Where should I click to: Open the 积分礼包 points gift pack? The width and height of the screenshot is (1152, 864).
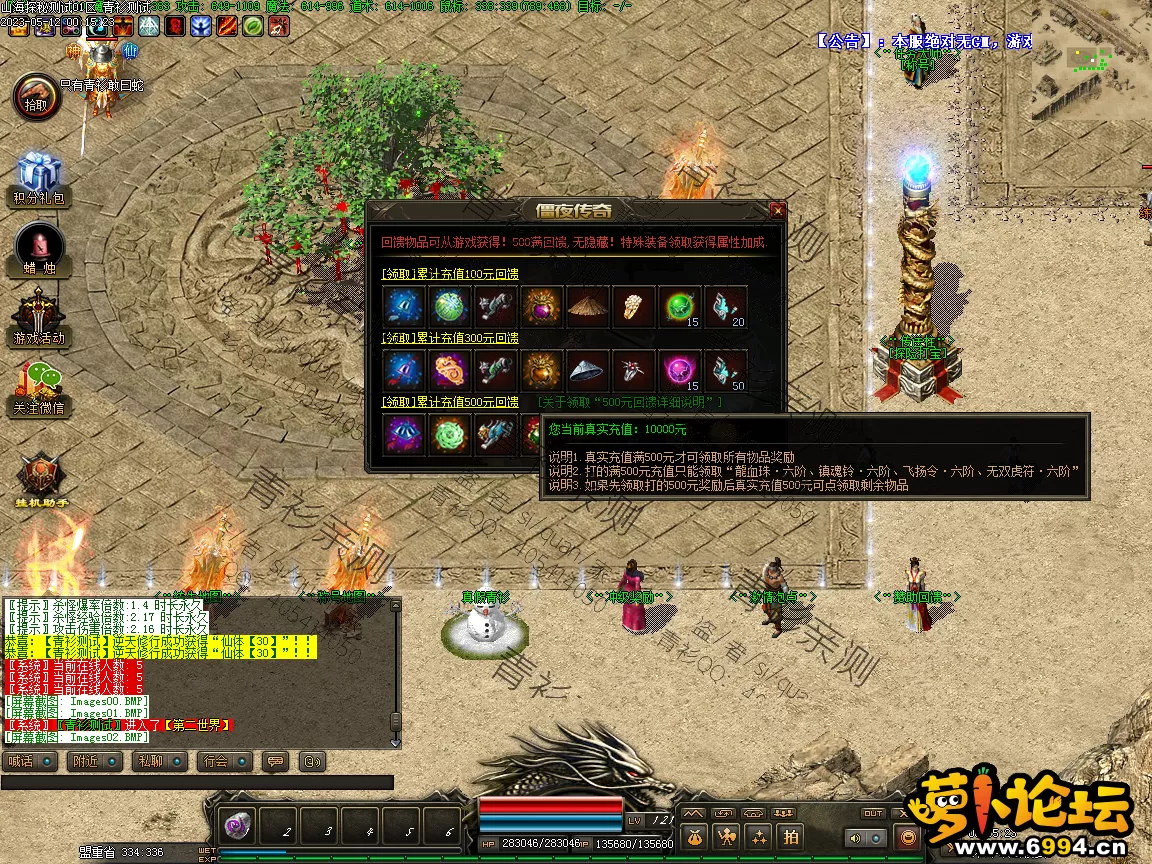tap(38, 178)
